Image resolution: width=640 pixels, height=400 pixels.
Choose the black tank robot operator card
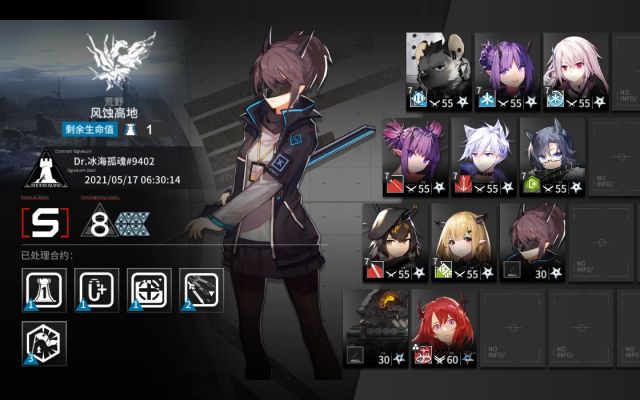point(375,326)
